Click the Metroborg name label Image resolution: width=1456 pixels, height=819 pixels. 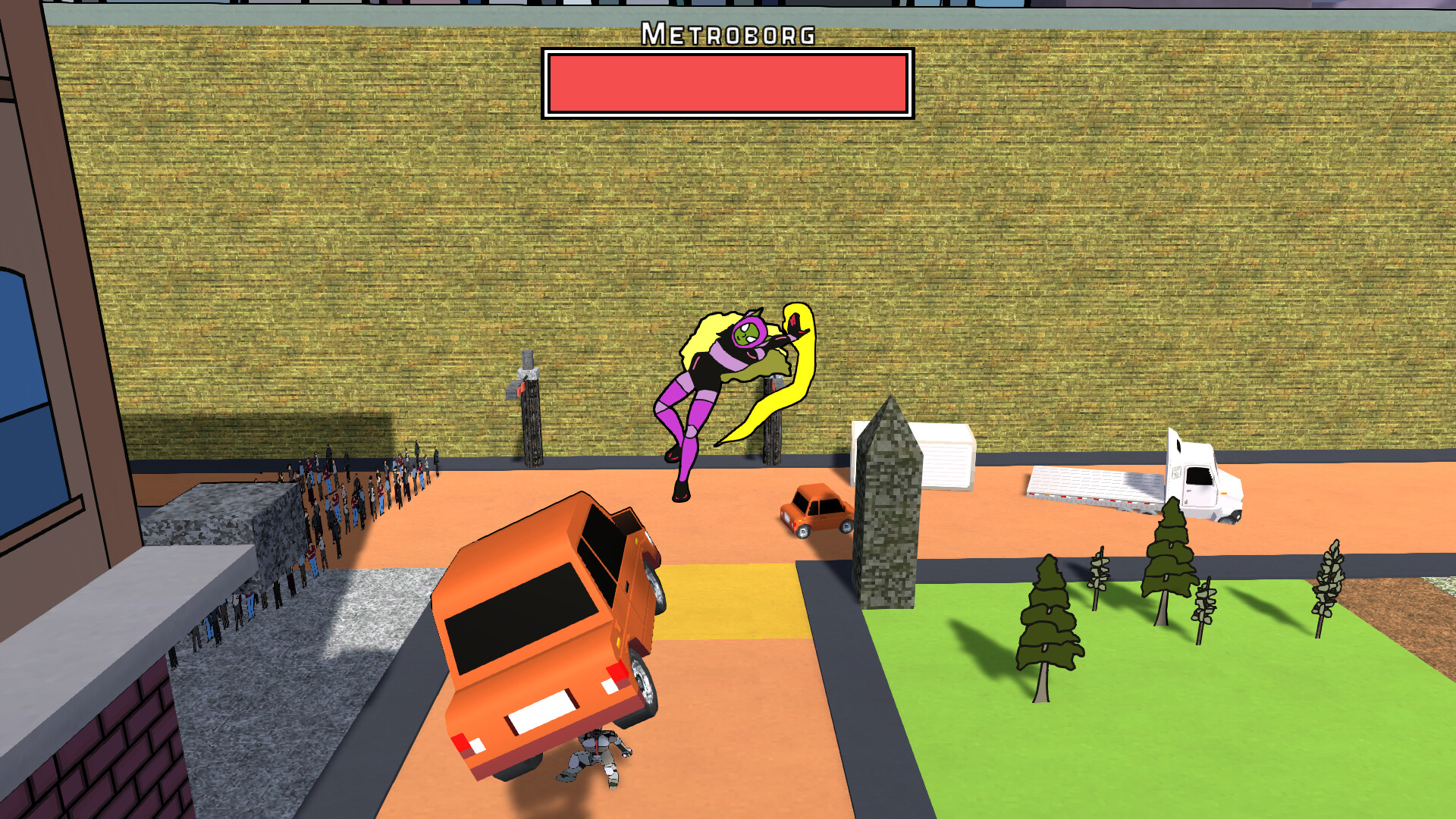click(728, 32)
